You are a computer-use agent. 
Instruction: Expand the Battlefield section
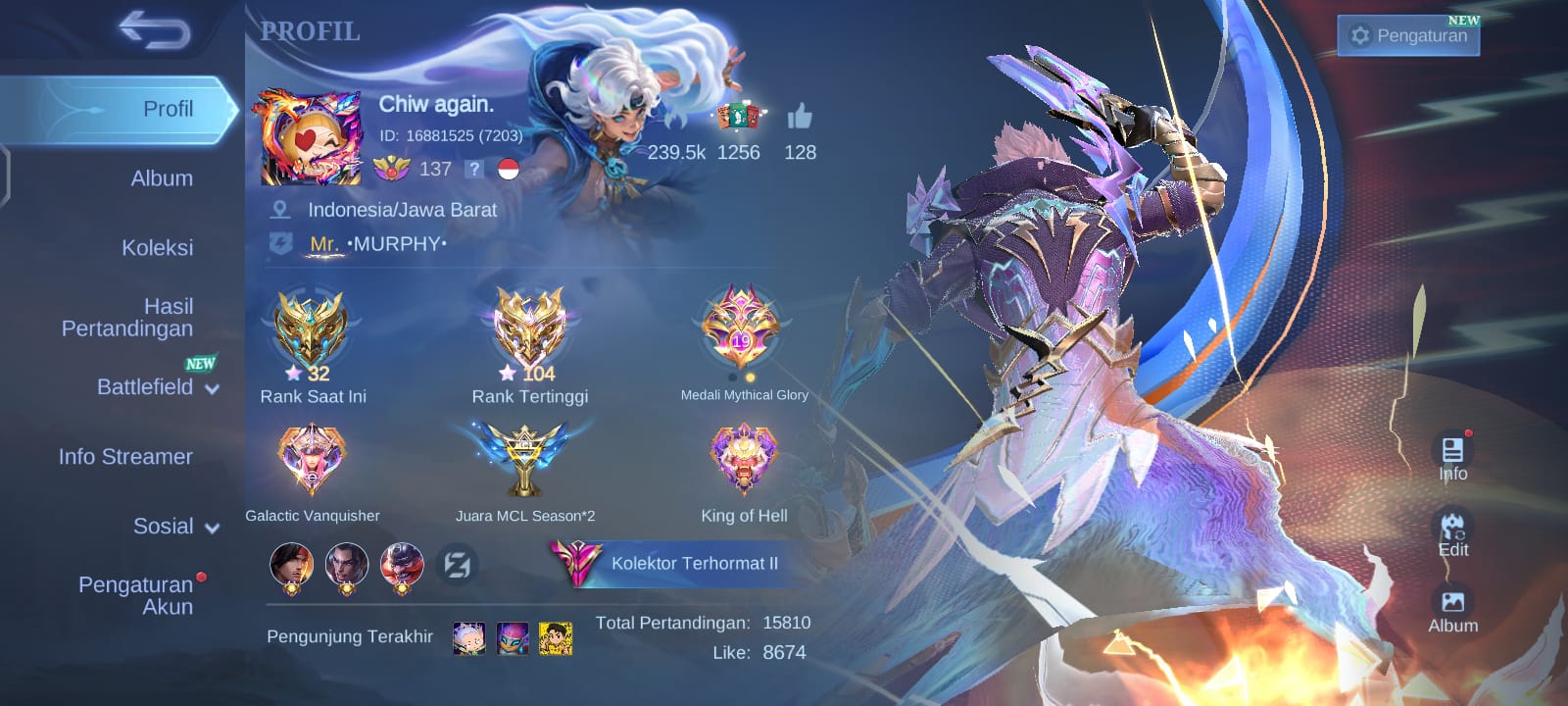pyautogui.click(x=157, y=387)
